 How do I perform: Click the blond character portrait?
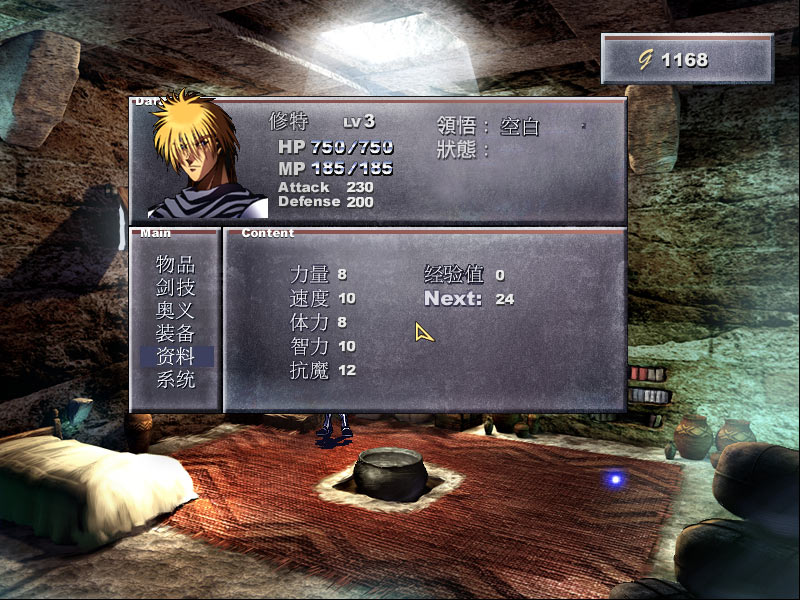click(x=201, y=158)
